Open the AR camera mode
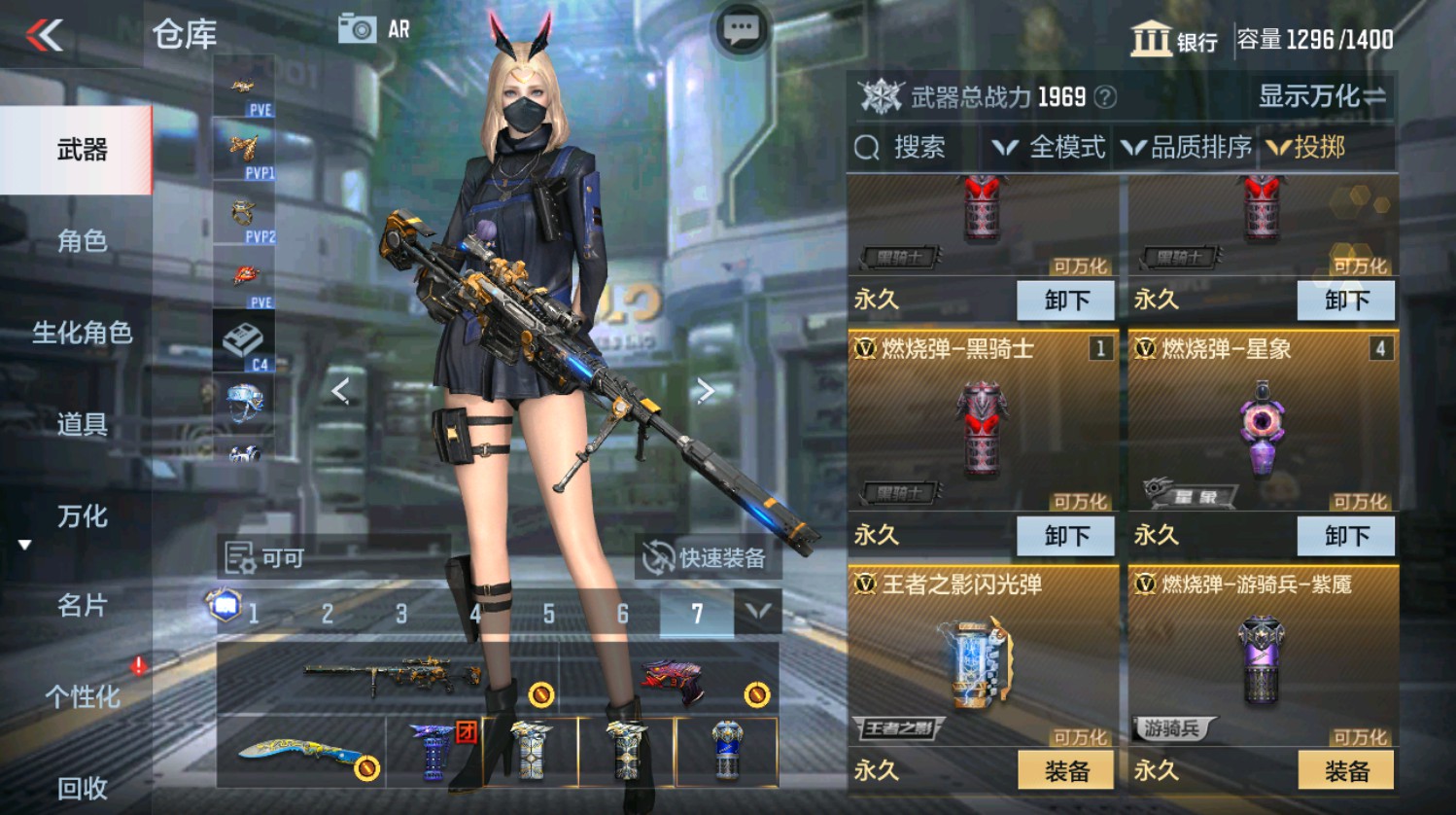1456x815 pixels. (x=360, y=28)
